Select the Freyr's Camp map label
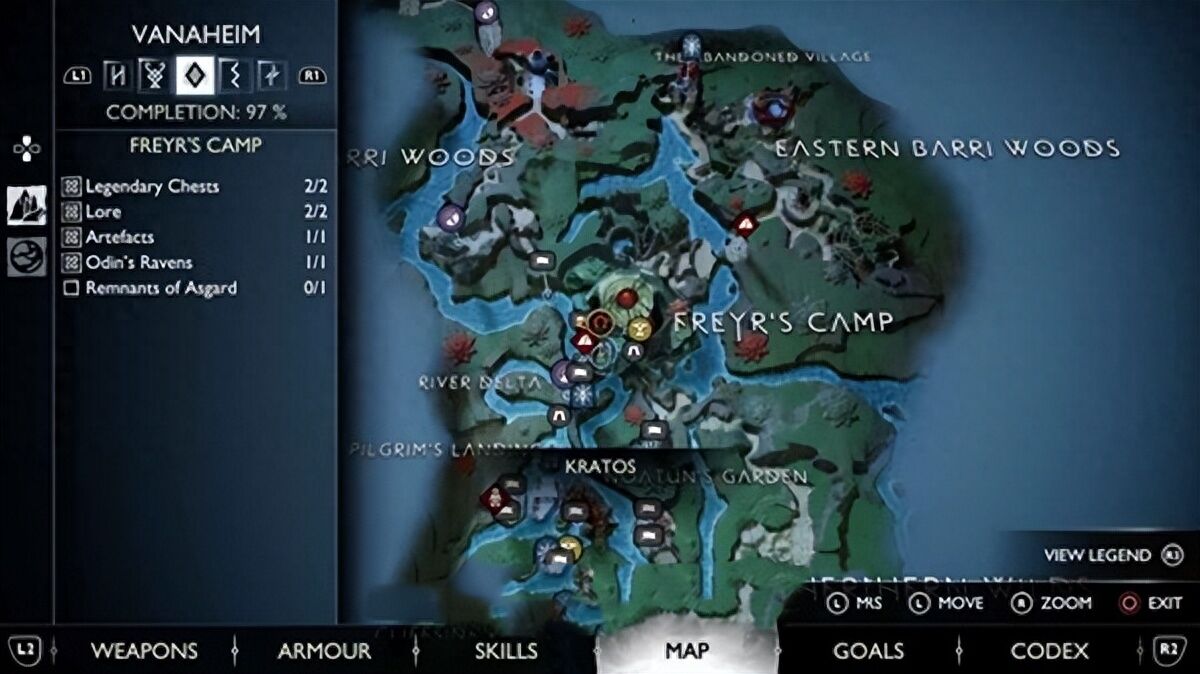The image size is (1200, 674). (782, 322)
